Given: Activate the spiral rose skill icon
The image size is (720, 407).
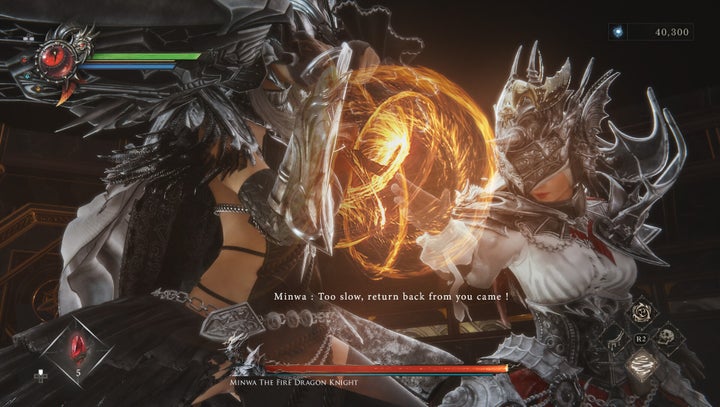Looking at the screenshot, I should pyautogui.click(x=643, y=313).
